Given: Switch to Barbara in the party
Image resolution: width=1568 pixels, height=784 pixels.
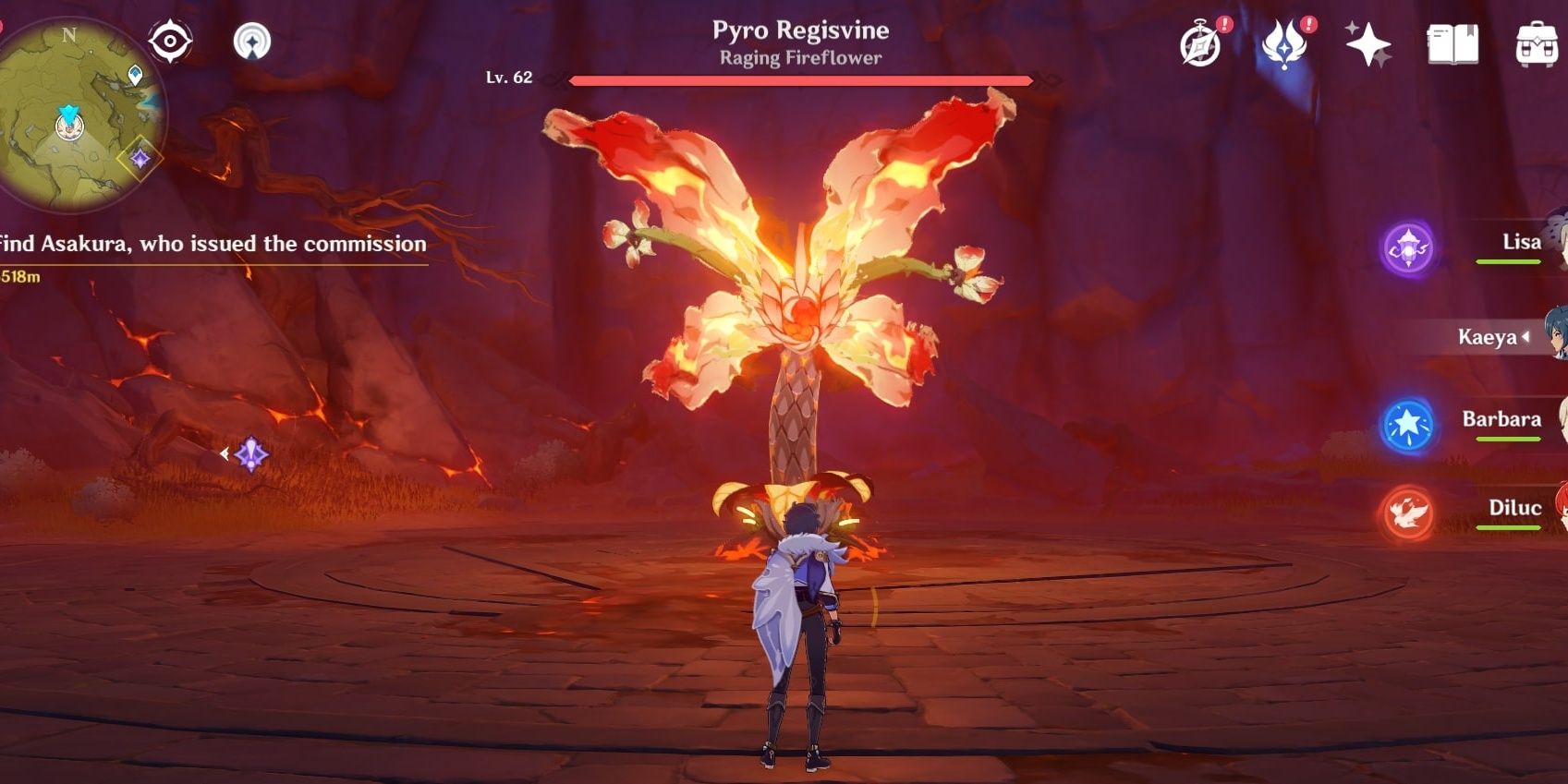Looking at the screenshot, I should pyautogui.click(x=1501, y=420).
